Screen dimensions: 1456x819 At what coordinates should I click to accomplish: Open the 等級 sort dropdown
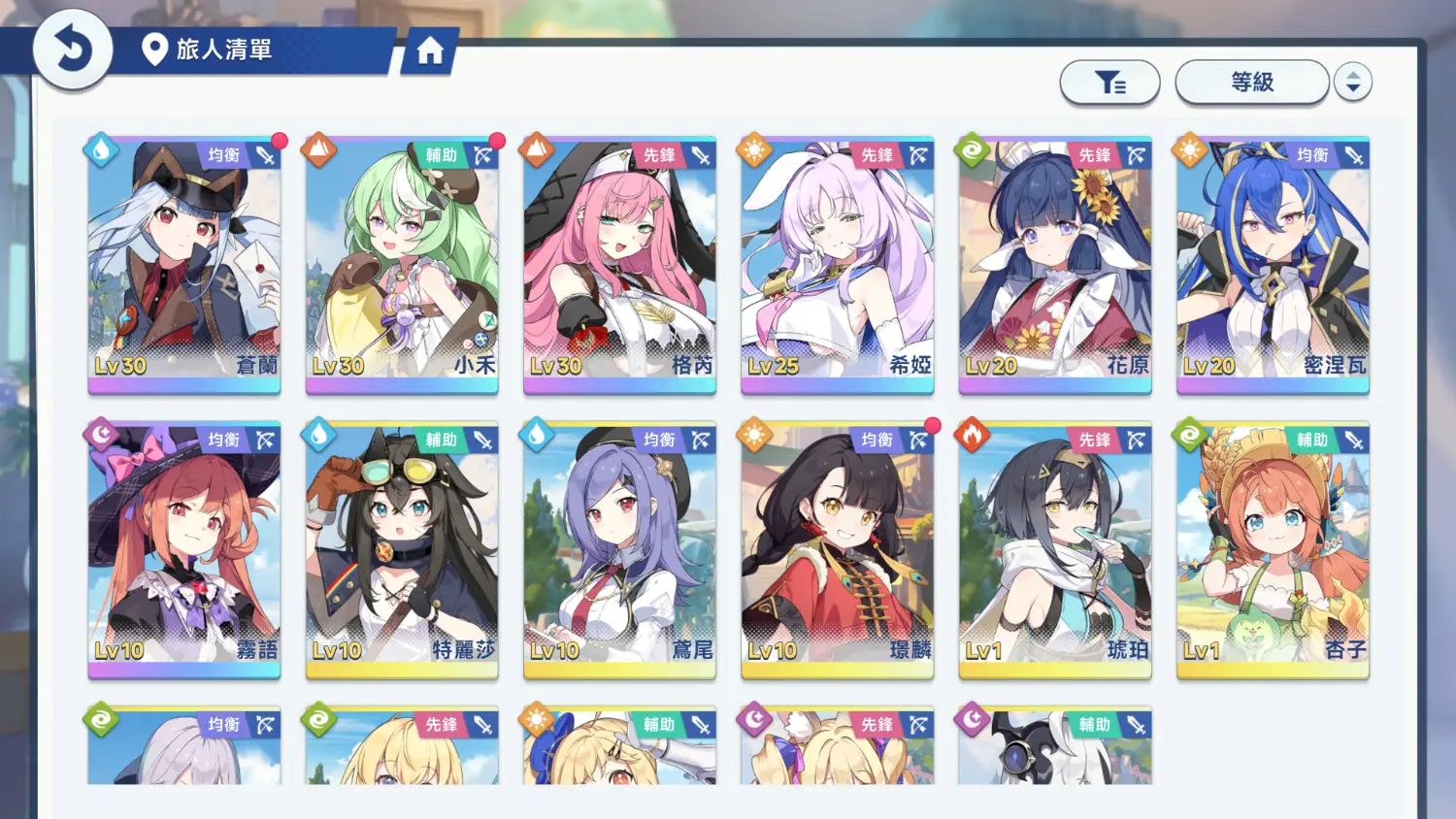point(1251,82)
